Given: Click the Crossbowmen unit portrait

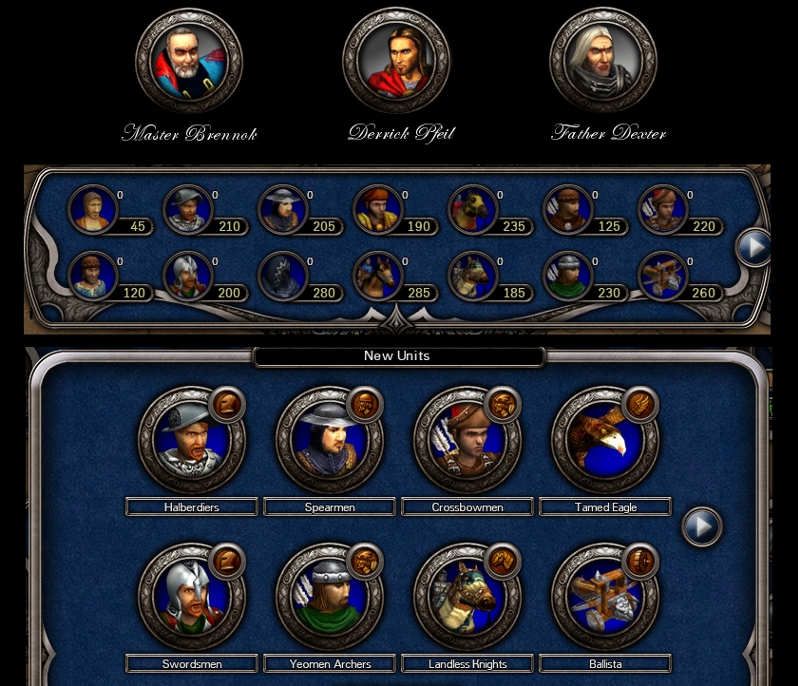Looking at the screenshot, I should tap(468, 440).
